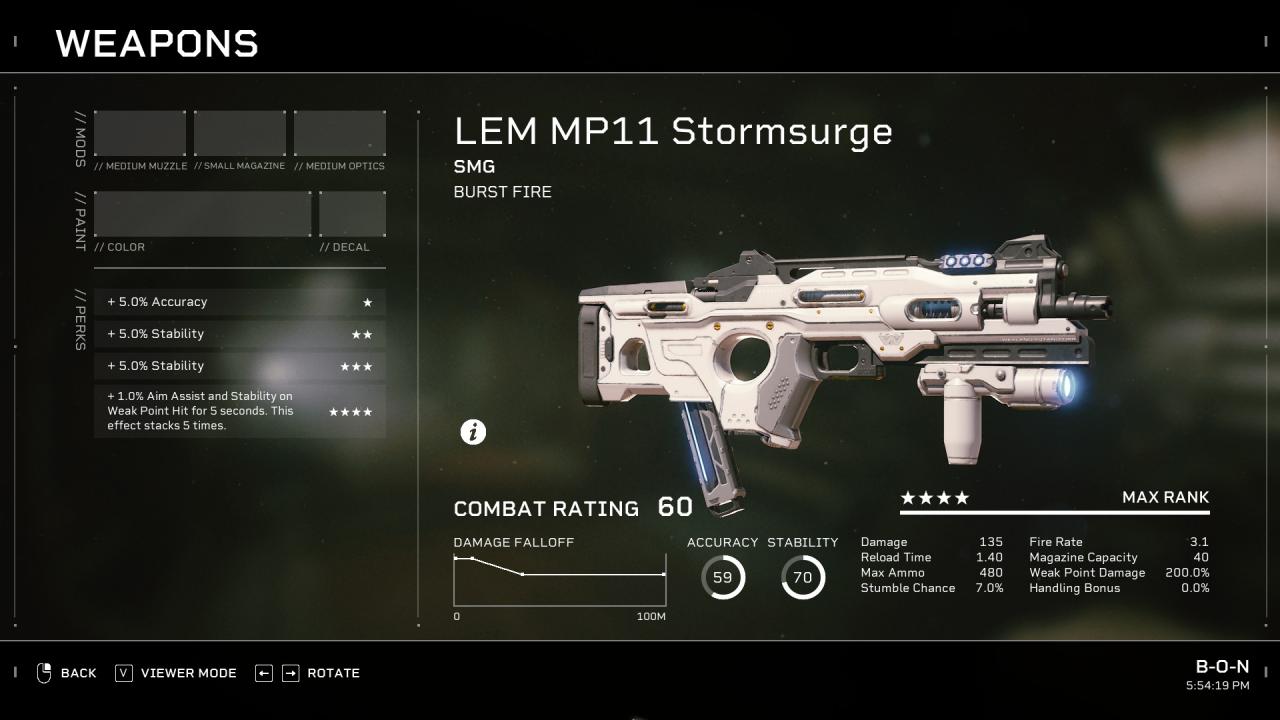Enter Viewer Mode
1280x720 pixels.
click(176, 673)
